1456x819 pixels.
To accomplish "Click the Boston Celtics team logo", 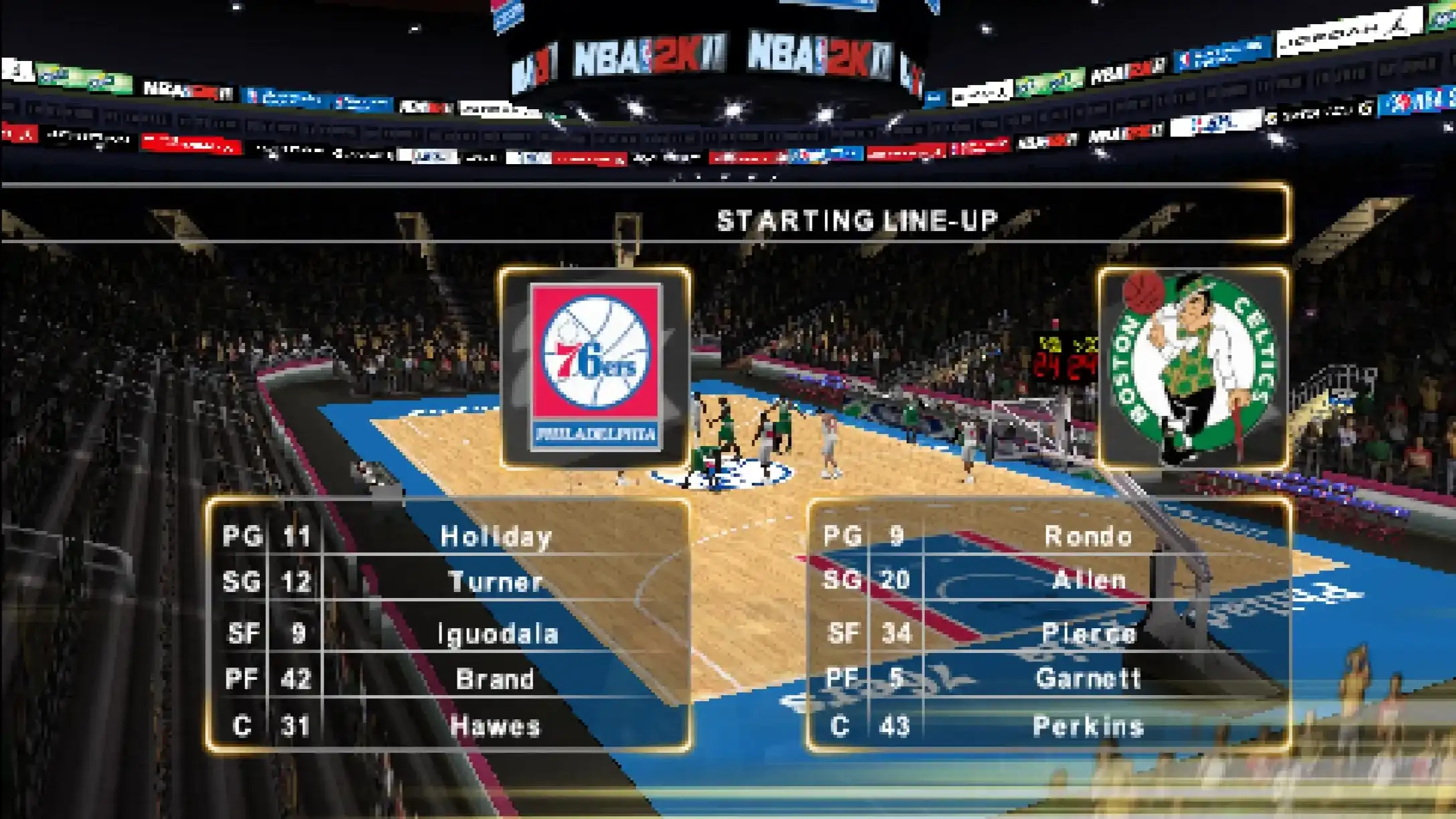I will coord(1193,367).
